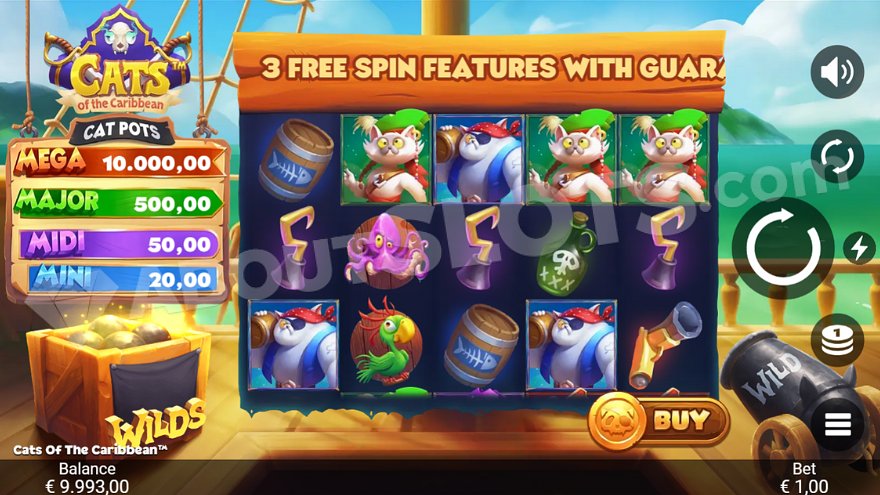The height and width of the screenshot is (495, 880).
Task: Spin the reels with the large spin button
Action: pyautogui.click(x=783, y=247)
